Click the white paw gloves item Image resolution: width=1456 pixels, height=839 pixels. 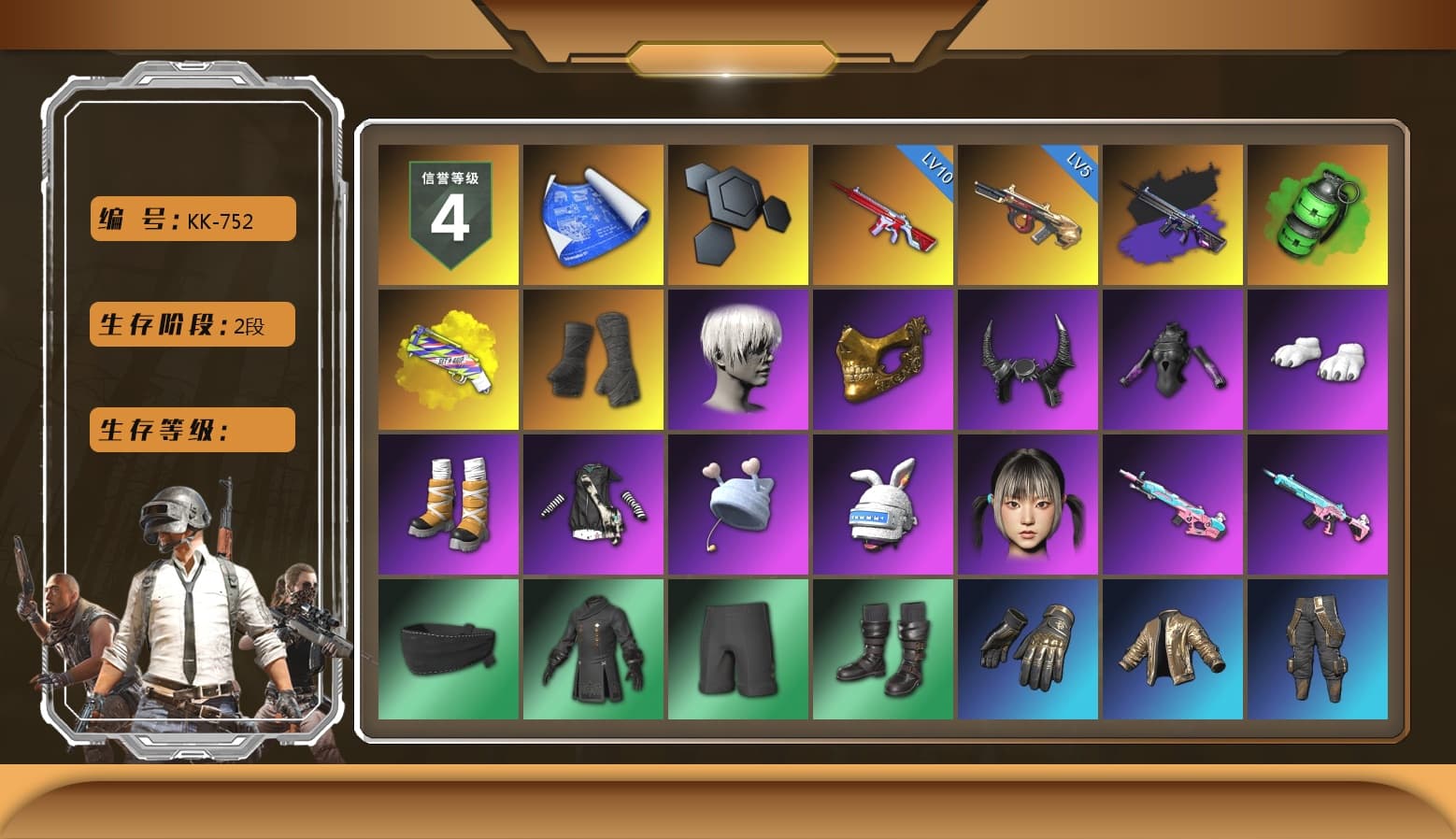tap(1320, 358)
